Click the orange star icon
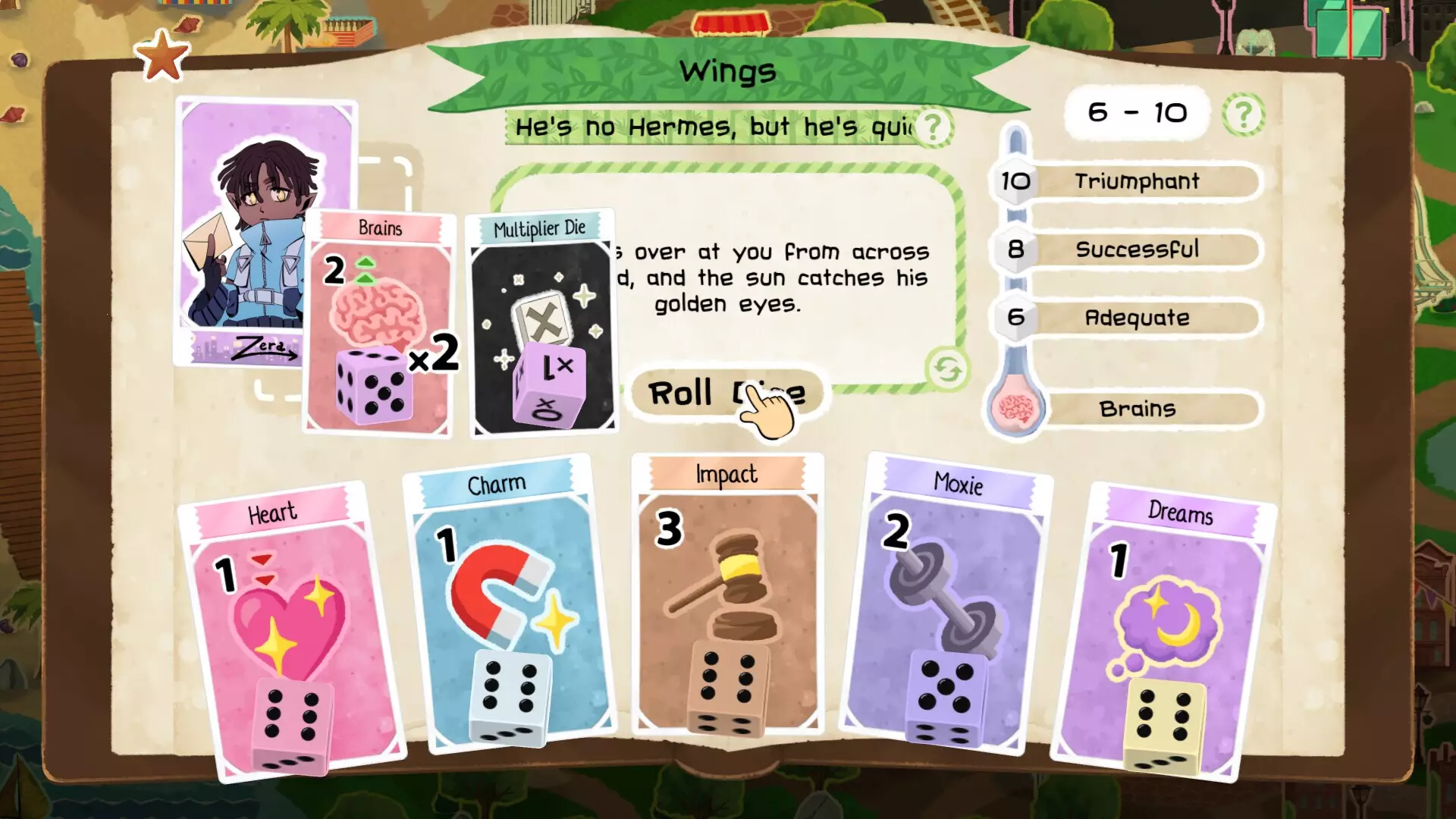 coord(162,56)
